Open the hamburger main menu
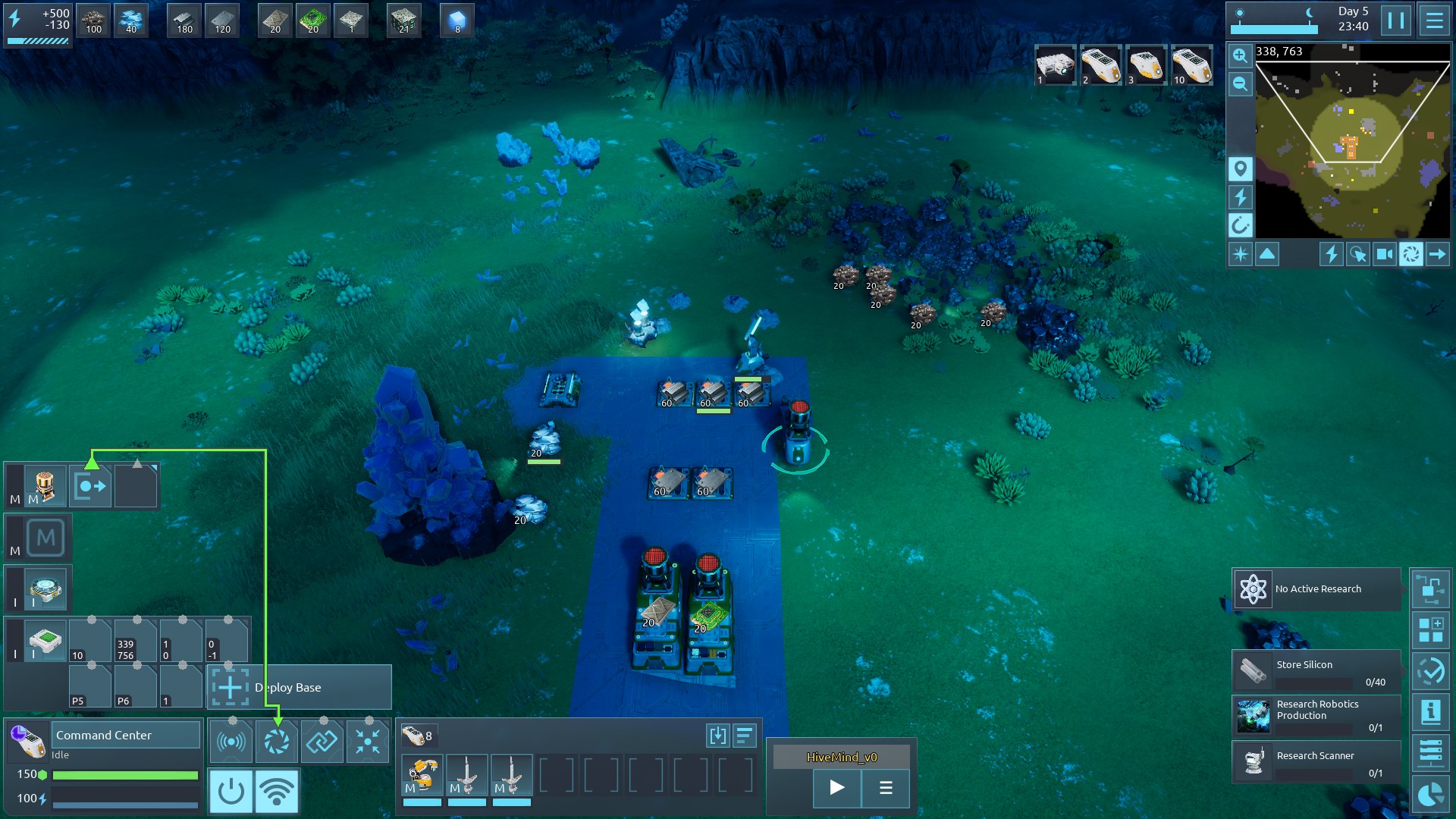1456x819 pixels. pos(1434,20)
